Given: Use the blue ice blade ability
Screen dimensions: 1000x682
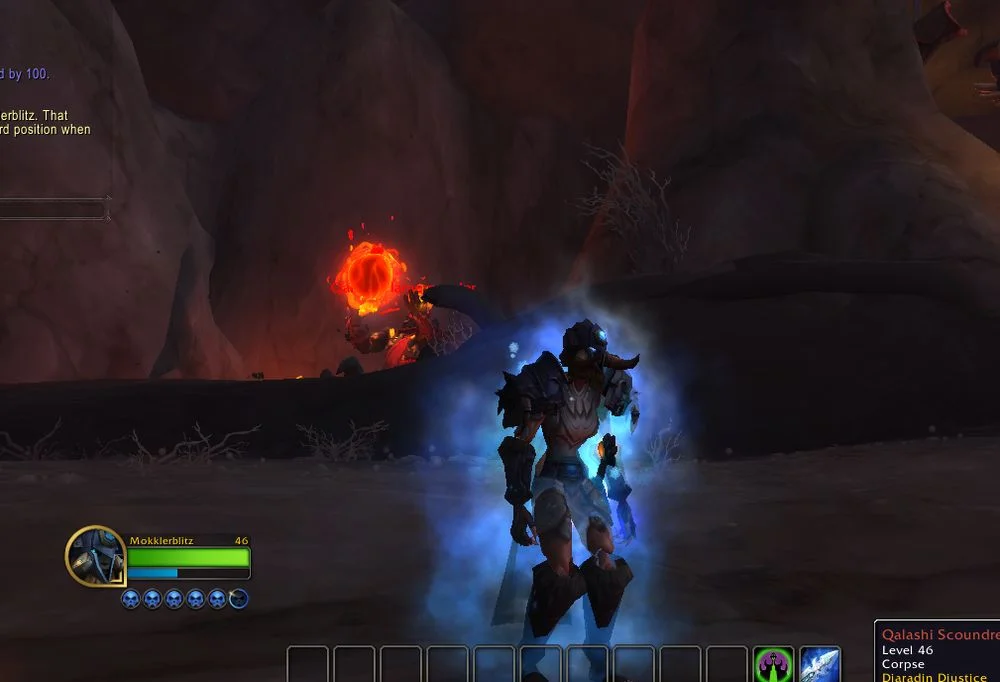Looking at the screenshot, I should 820,664.
